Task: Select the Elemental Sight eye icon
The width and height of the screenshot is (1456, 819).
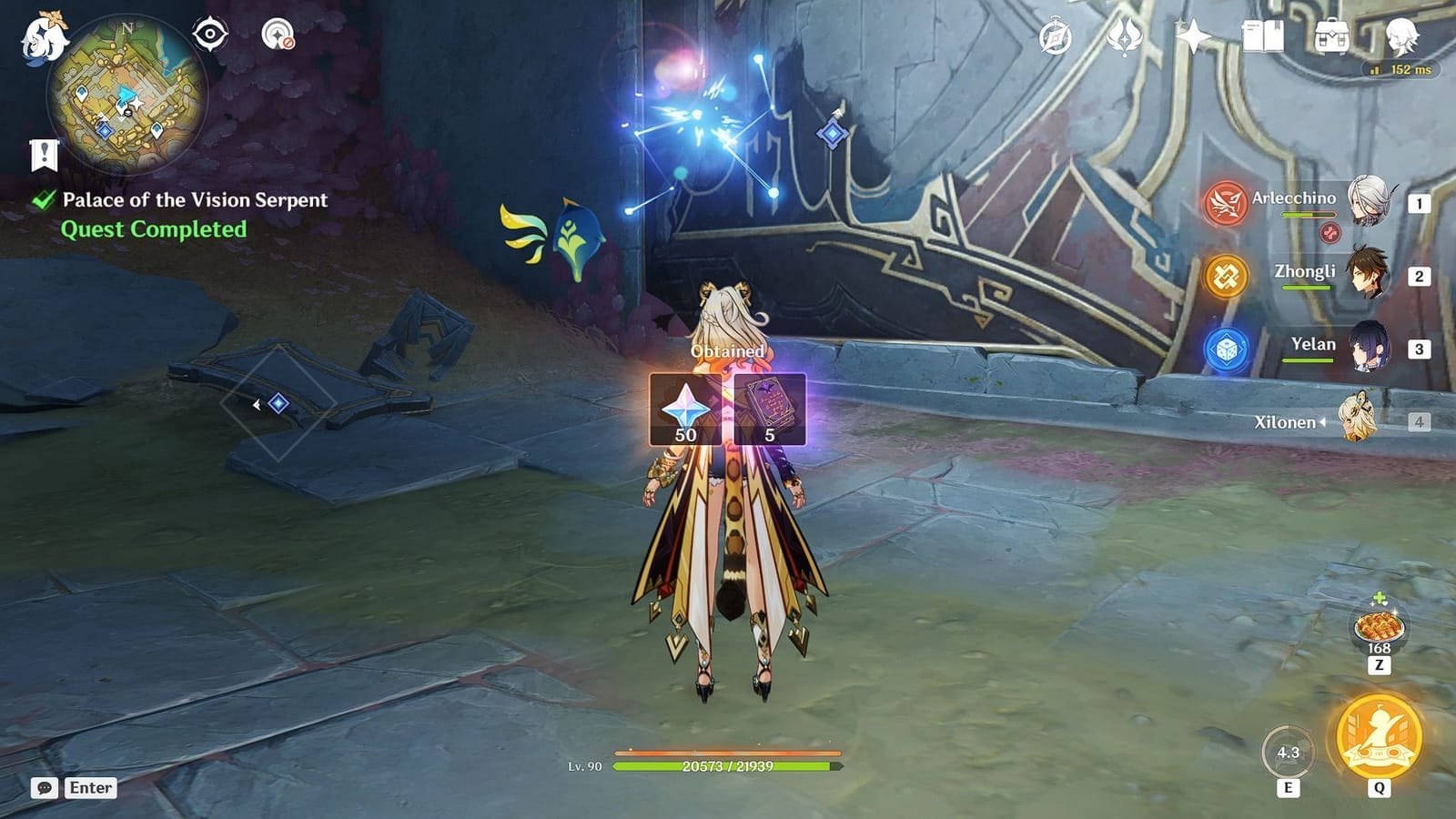Action: tap(210, 35)
